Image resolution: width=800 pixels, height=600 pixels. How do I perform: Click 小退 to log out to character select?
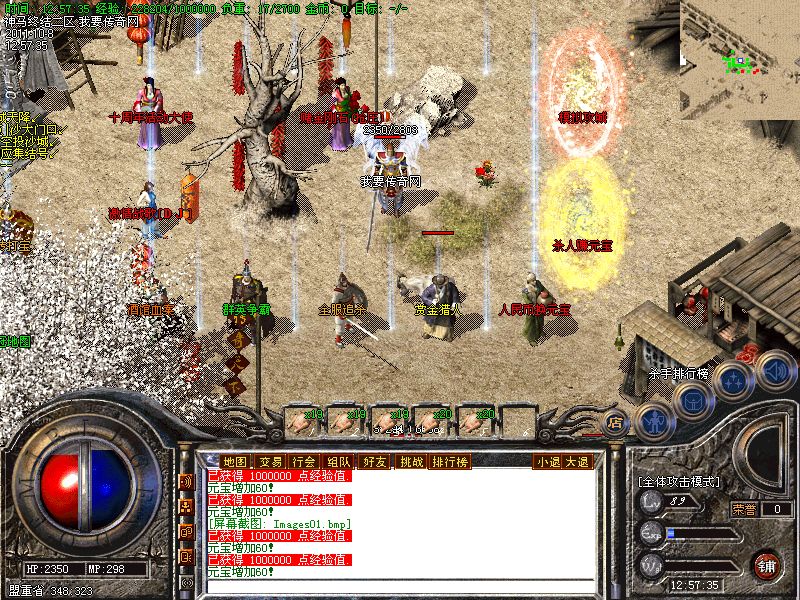click(x=547, y=461)
